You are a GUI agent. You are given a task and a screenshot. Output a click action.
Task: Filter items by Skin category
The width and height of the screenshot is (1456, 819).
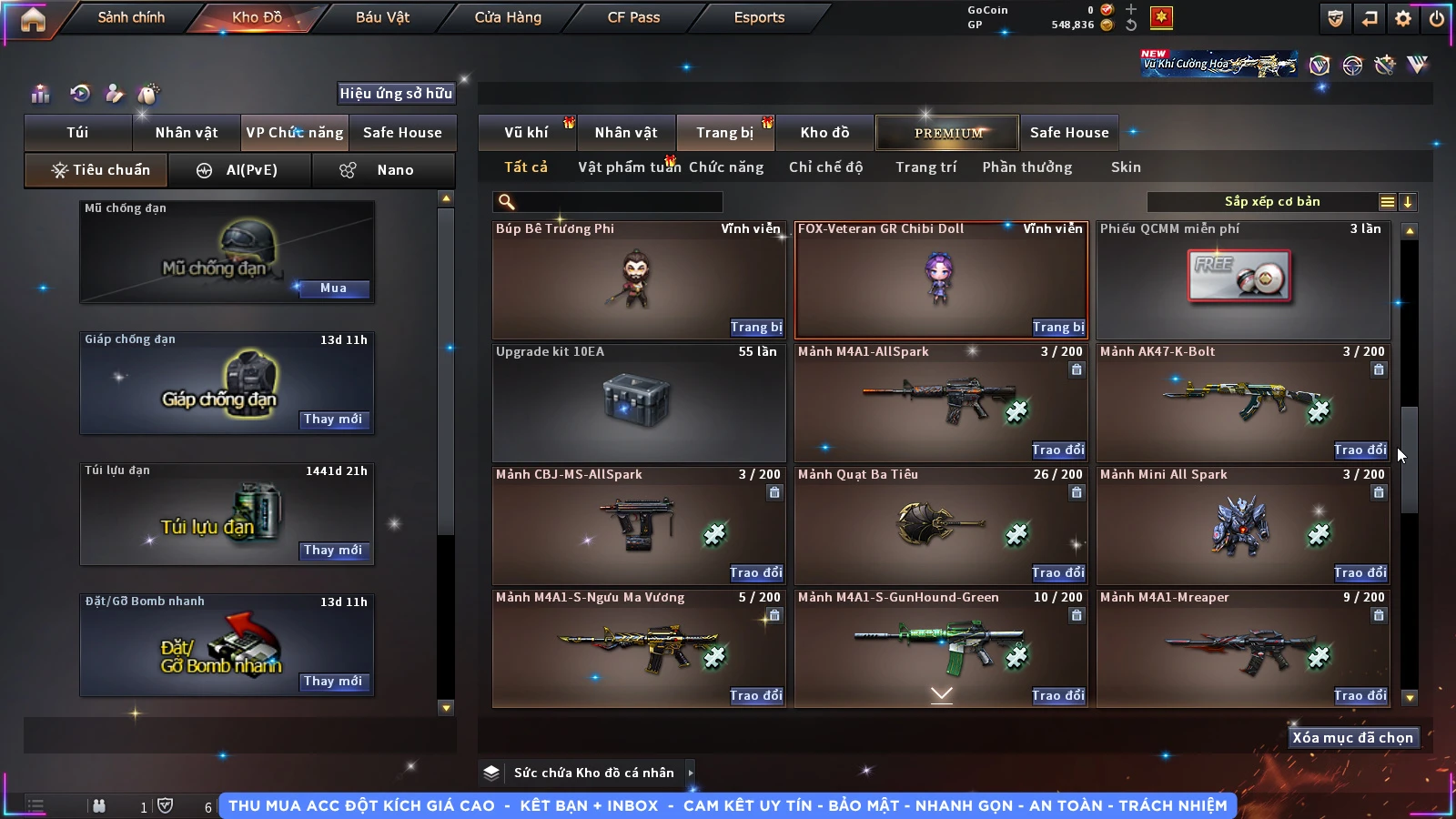(1126, 167)
